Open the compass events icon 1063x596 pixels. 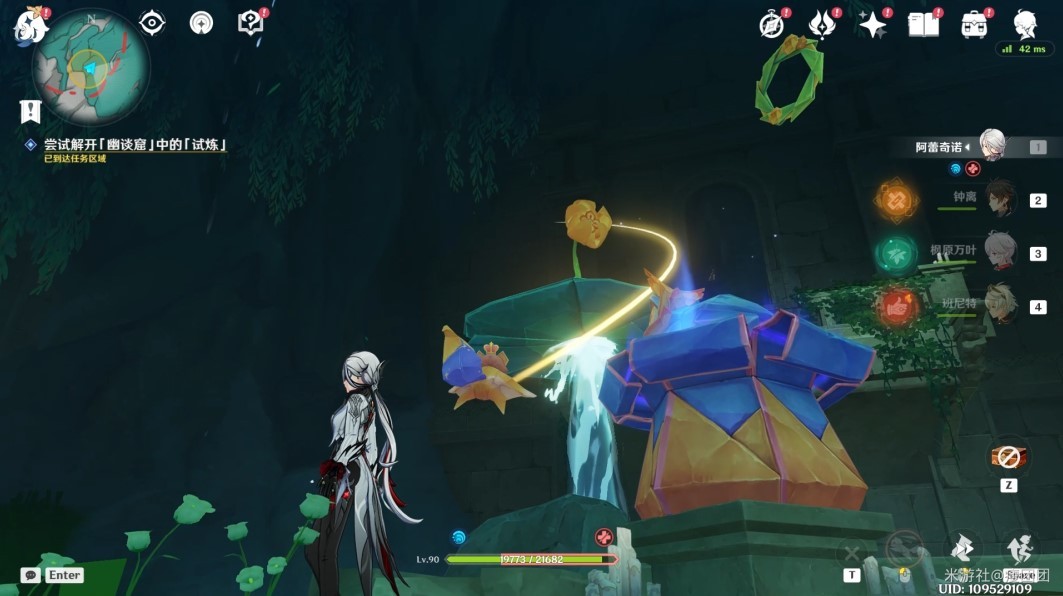[772, 25]
